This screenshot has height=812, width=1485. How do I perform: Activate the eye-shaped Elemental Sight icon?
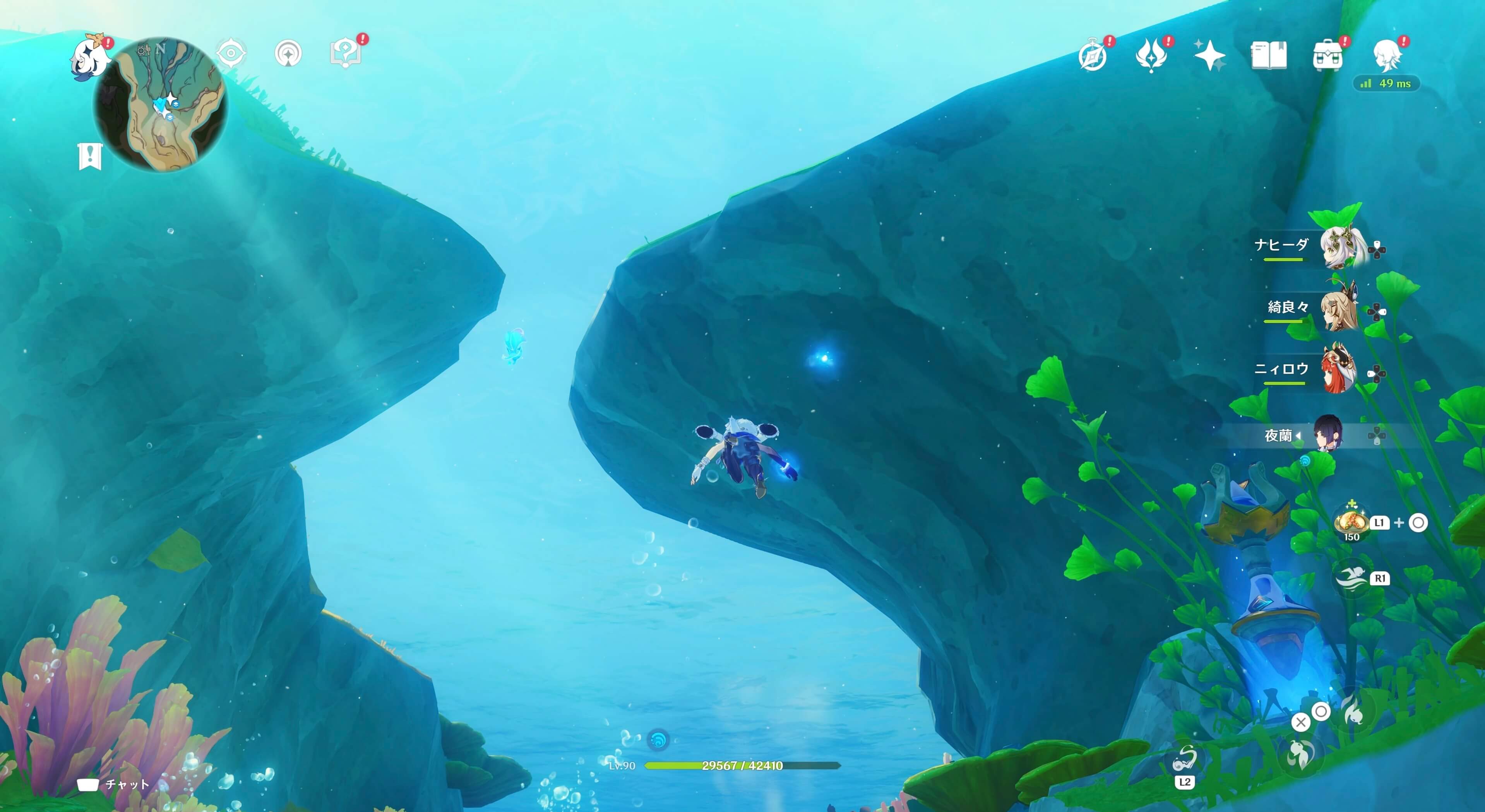[231, 54]
